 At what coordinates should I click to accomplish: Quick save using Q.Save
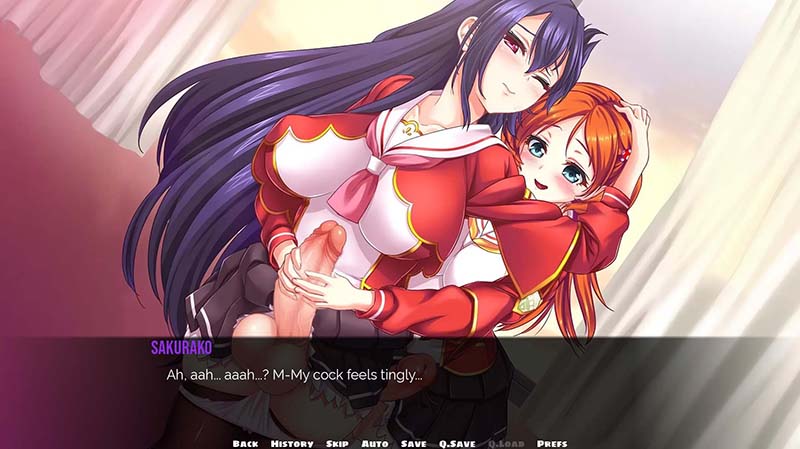[455, 443]
